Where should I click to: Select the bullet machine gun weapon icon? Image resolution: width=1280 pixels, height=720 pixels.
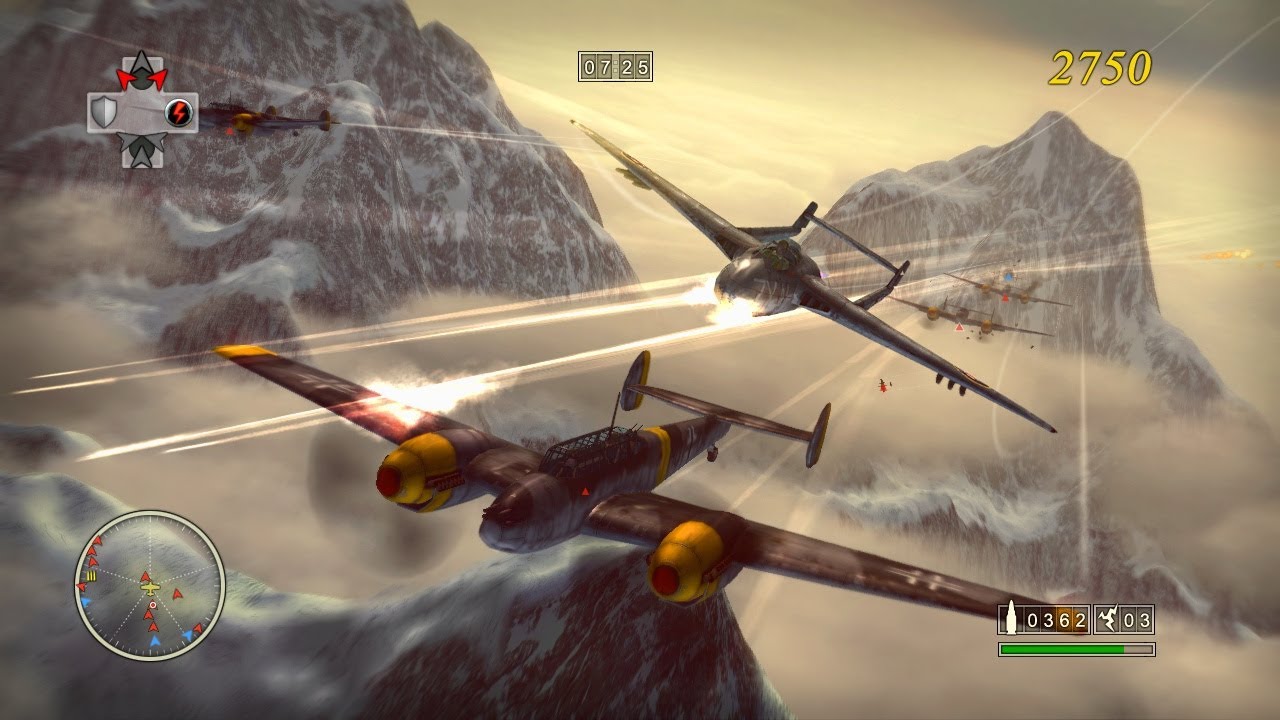click(1010, 619)
